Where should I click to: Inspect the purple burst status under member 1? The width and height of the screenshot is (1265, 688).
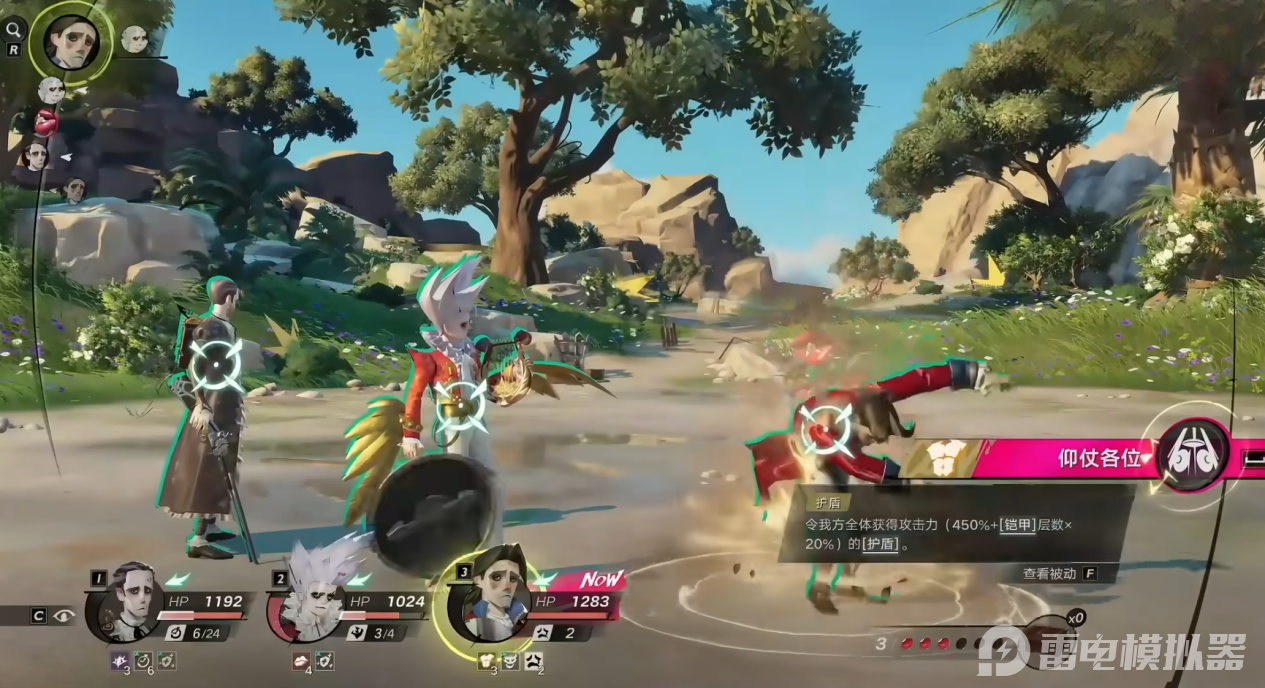point(120,661)
